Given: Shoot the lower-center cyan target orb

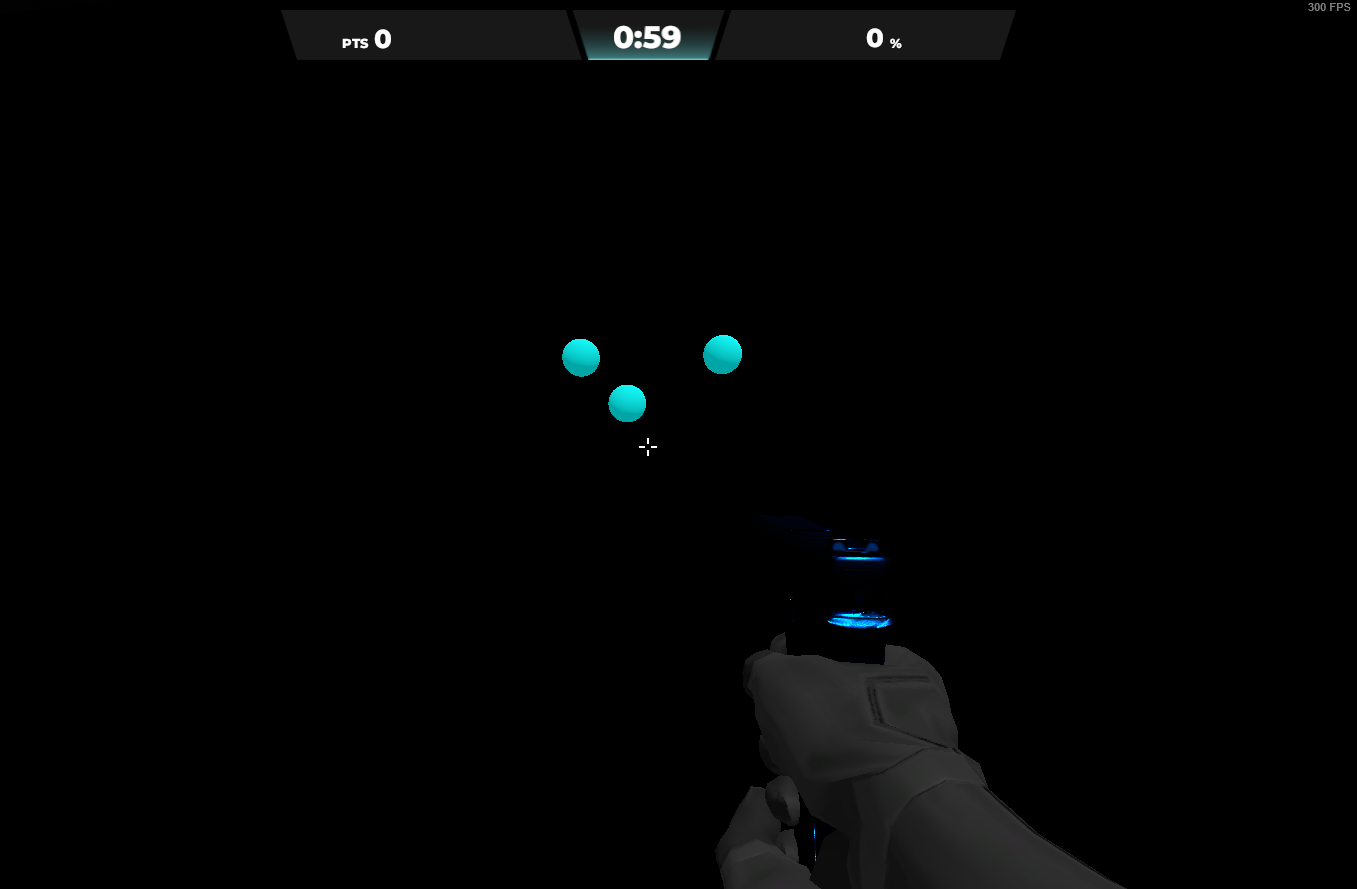Looking at the screenshot, I should 627,403.
